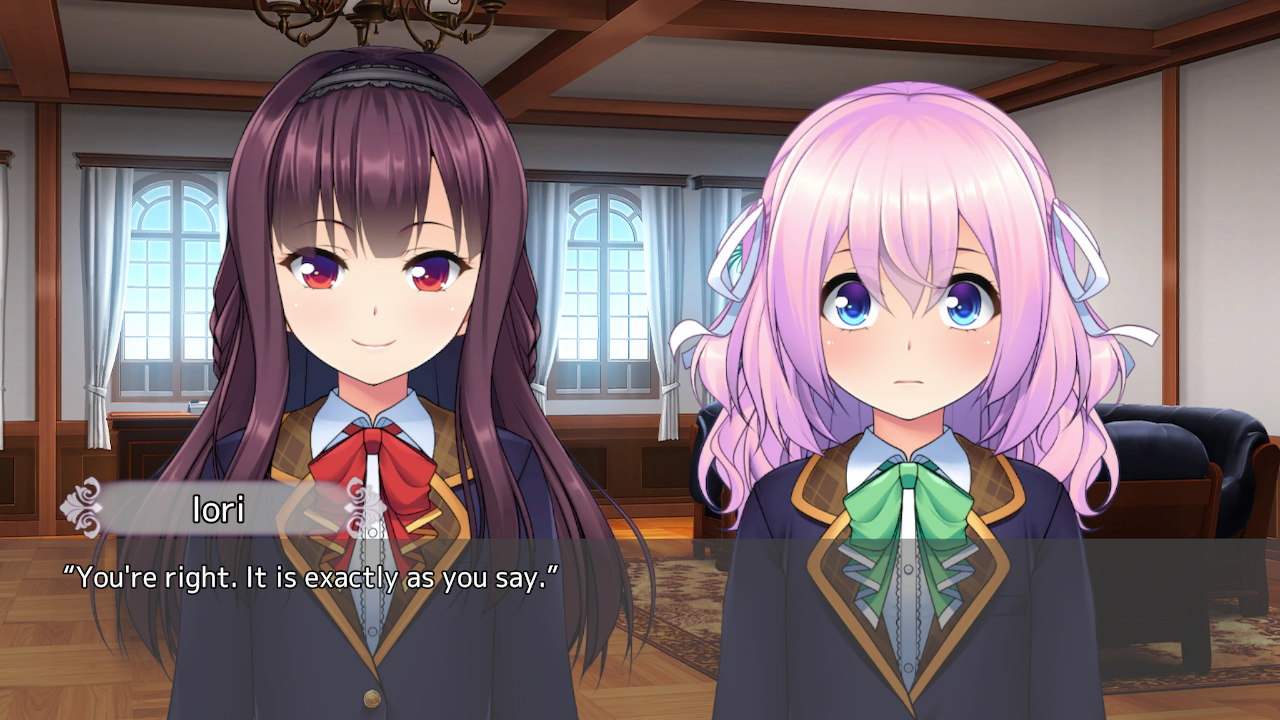Screen dimensions: 1280x720
Task: Click Iori's face to advance dialogue
Action: click(370, 300)
